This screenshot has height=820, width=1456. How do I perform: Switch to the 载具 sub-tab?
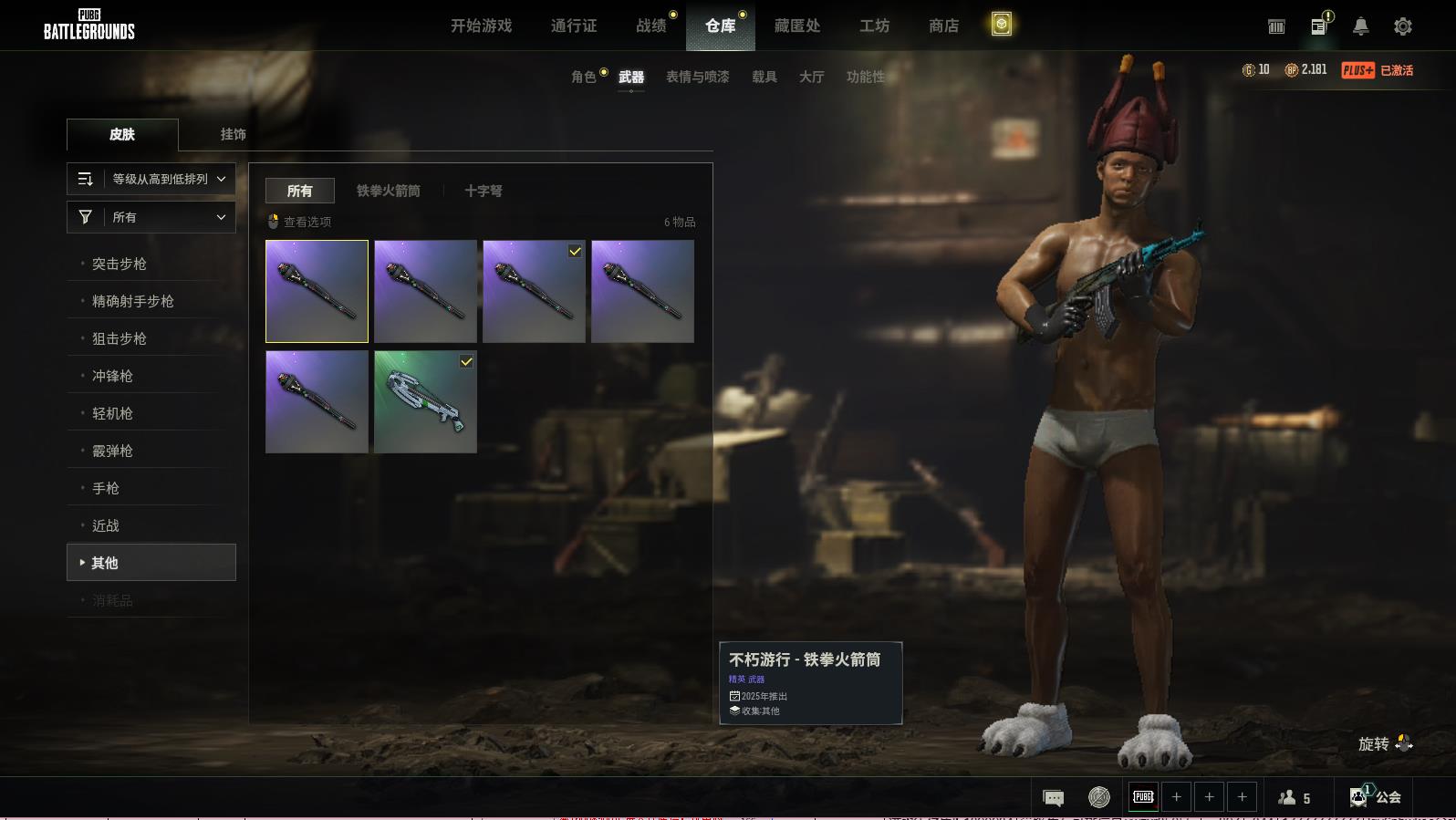[x=764, y=77]
